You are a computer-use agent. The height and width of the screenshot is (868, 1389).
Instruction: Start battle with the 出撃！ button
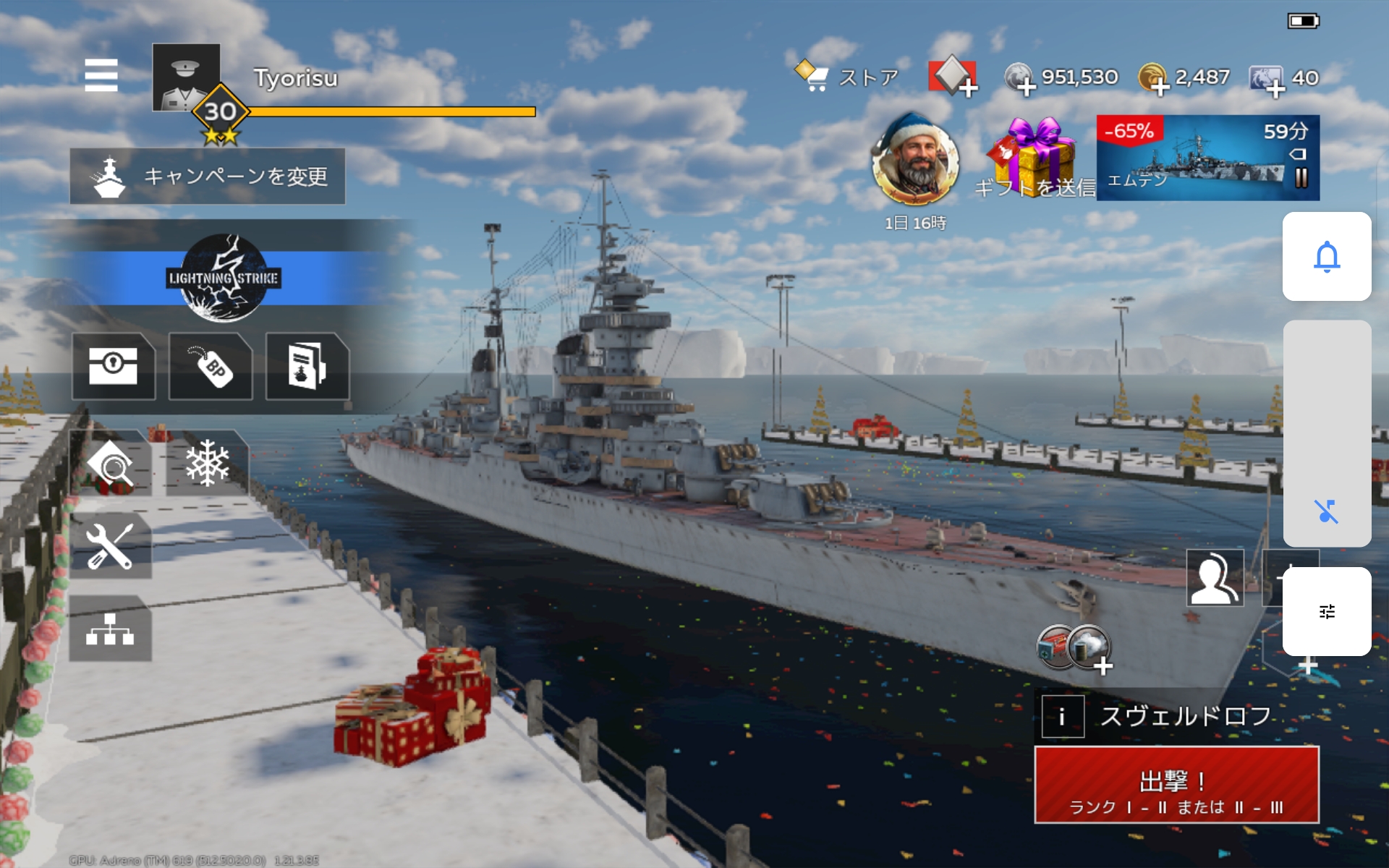(1176, 786)
